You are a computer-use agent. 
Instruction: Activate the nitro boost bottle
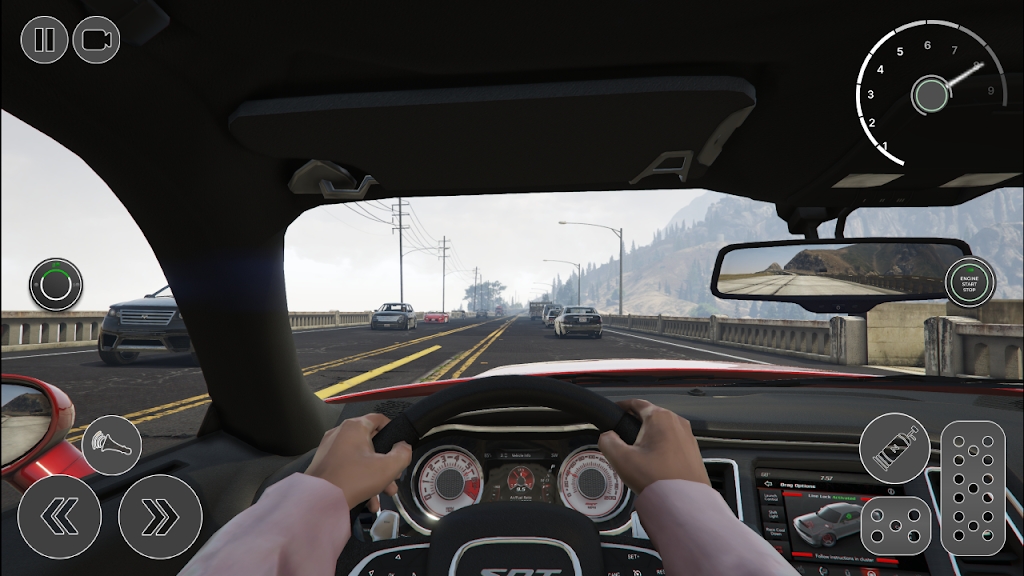pos(894,448)
